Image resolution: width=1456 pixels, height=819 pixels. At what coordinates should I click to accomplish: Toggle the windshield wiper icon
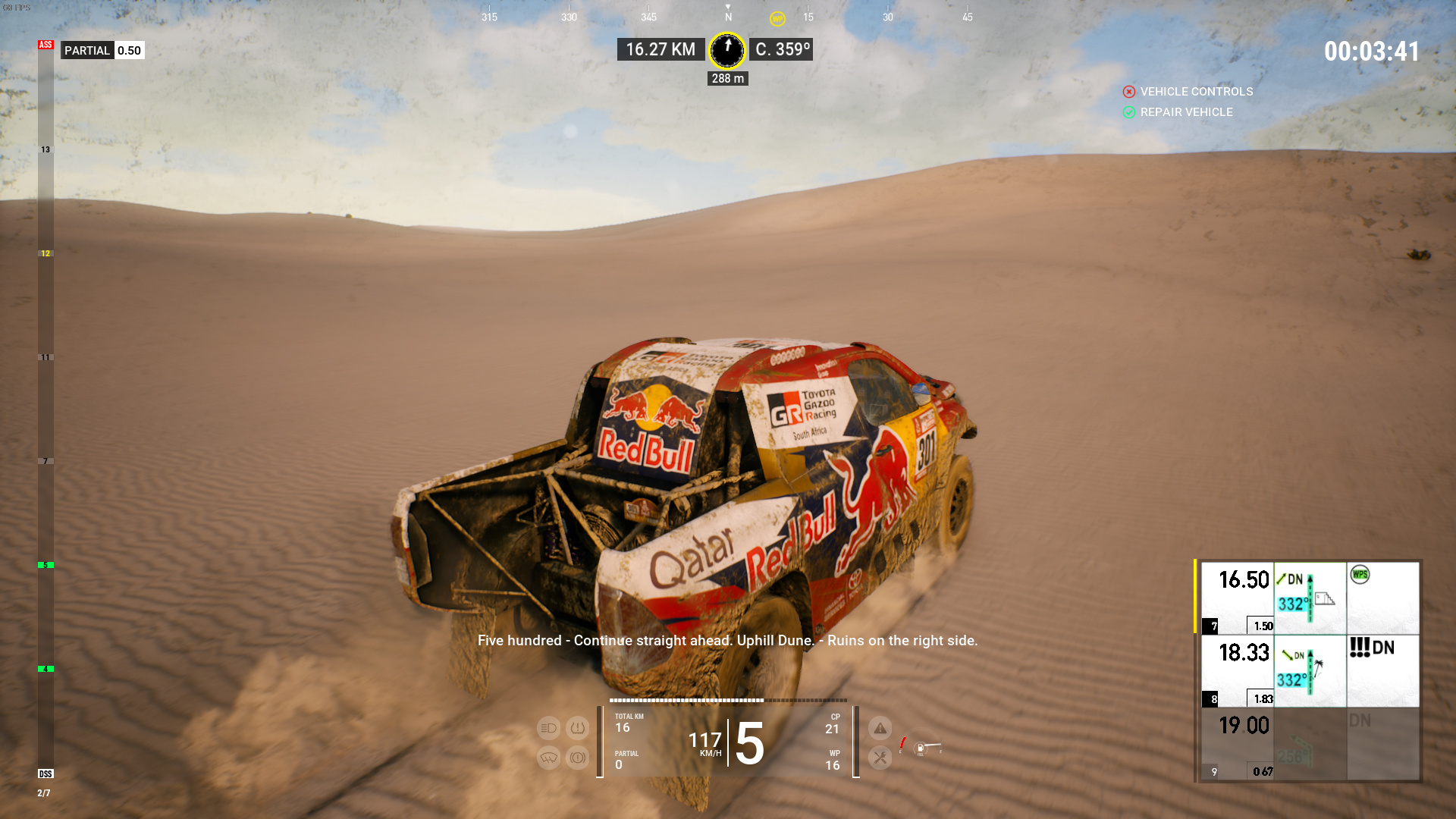pos(548,758)
